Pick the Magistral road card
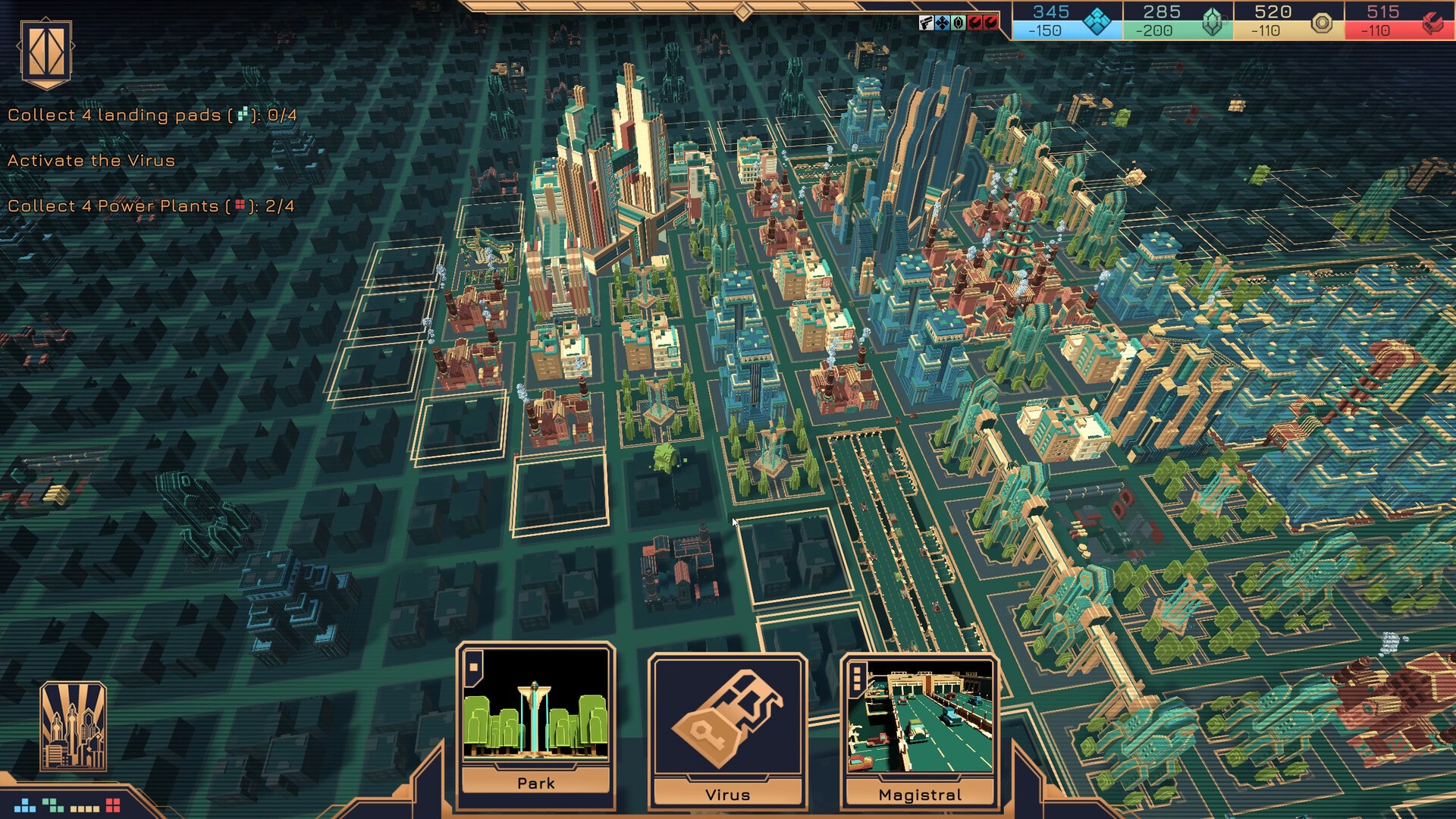The width and height of the screenshot is (1456, 819). [x=919, y=726]
